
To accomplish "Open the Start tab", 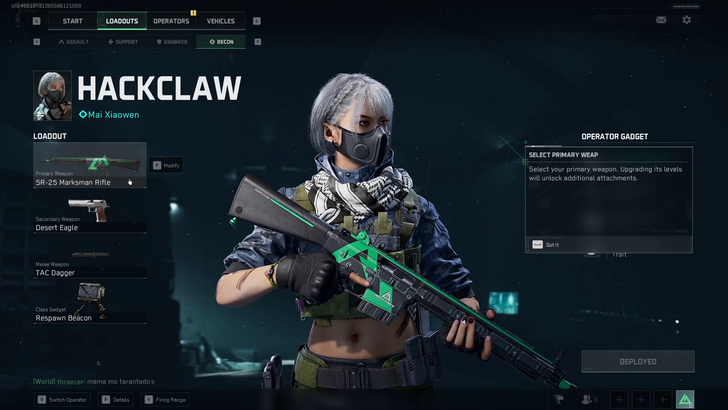I will 72,21.
